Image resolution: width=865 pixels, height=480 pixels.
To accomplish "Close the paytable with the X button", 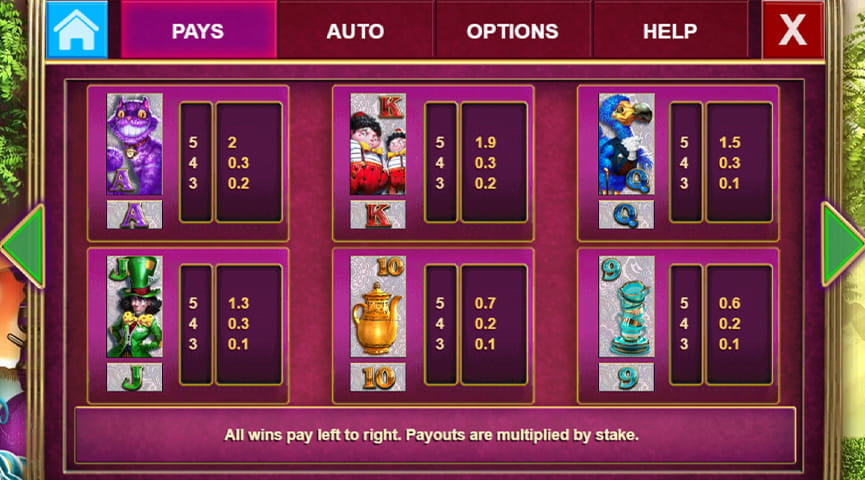I will pyautogui.click(x=792, y=30).
